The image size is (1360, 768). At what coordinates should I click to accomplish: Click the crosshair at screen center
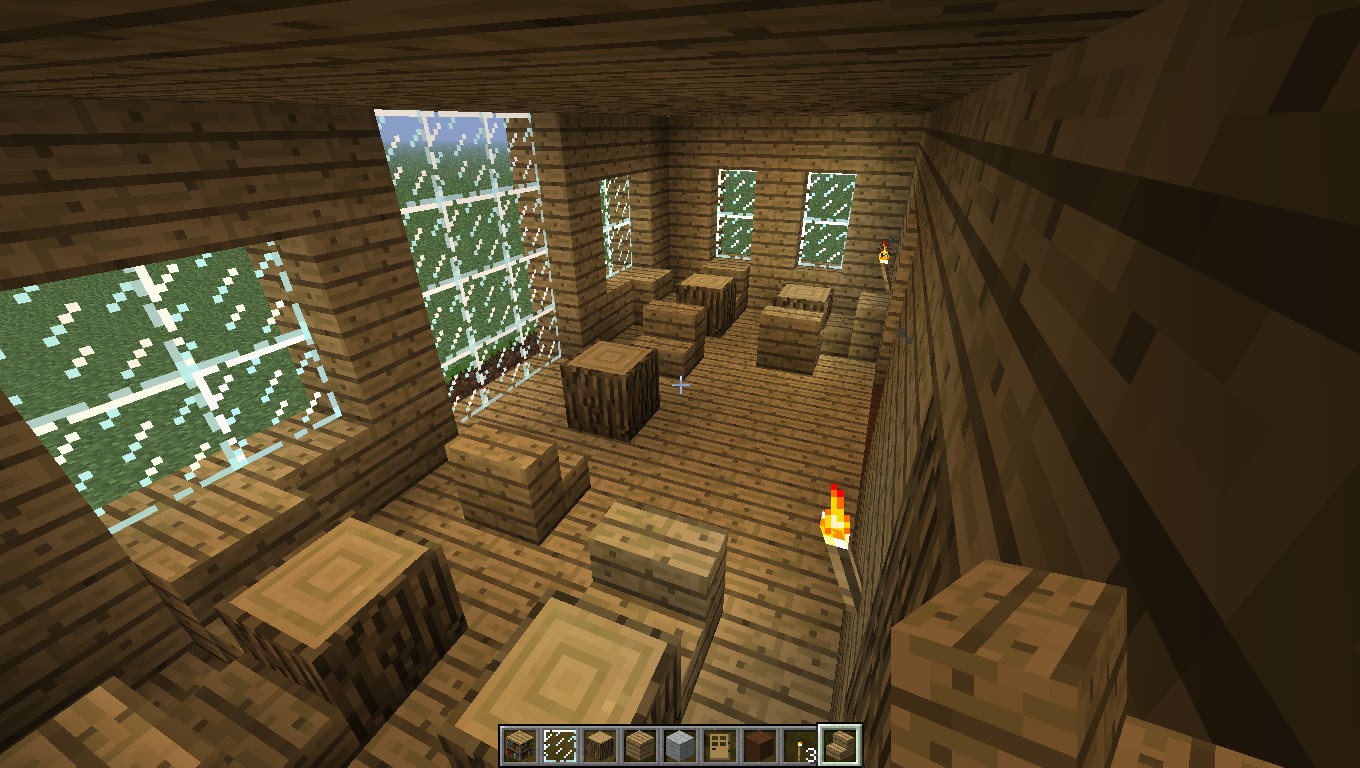point(681,384)
